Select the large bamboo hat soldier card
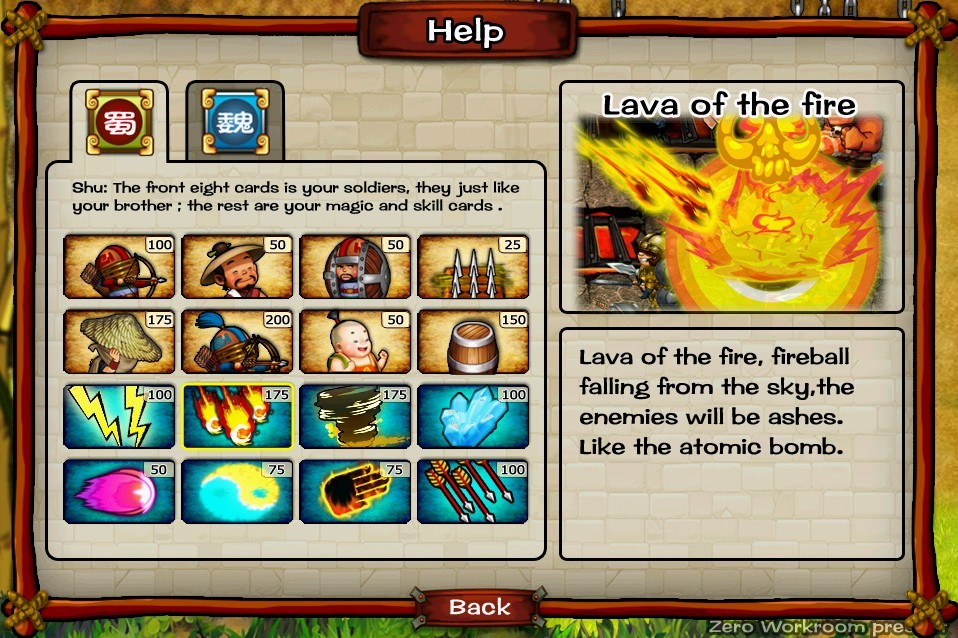Image resolution: width=958 pixels, height=638 pixels. [x=119, y=341]
